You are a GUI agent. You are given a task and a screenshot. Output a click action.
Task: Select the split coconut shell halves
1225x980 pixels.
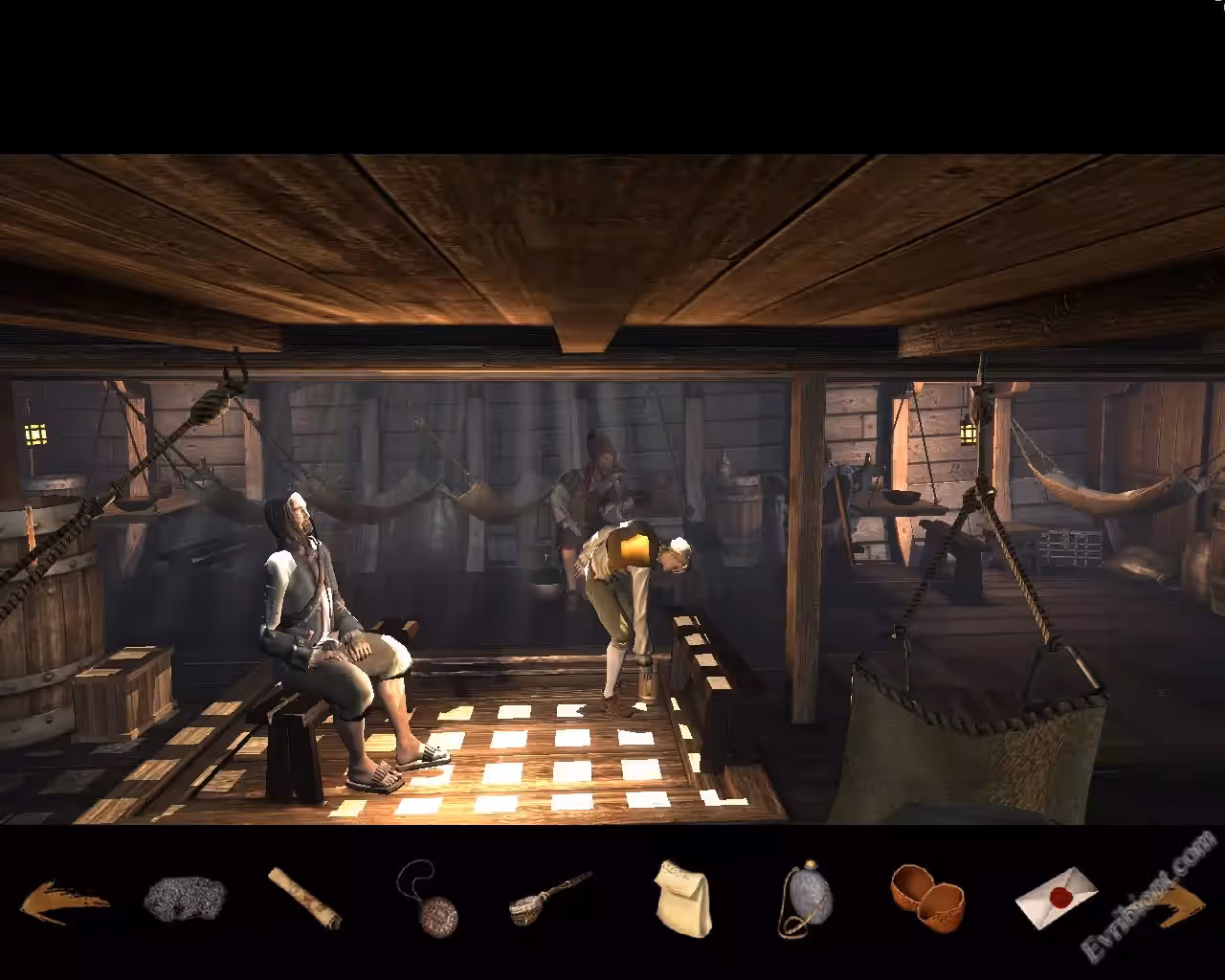point(926,898)
